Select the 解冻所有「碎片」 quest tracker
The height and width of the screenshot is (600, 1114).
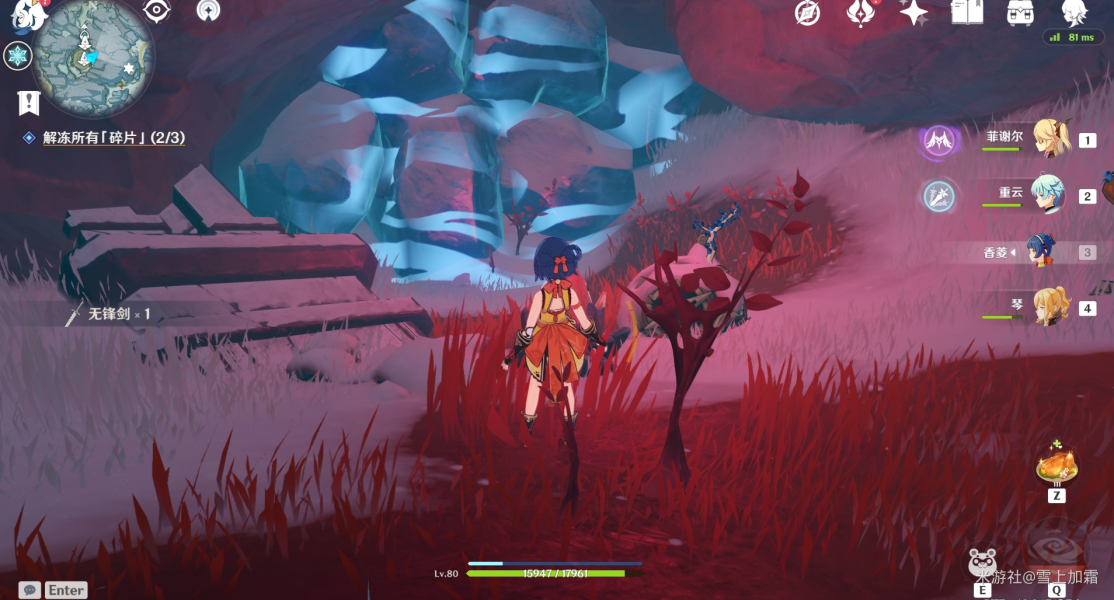[x=113, y=138]
